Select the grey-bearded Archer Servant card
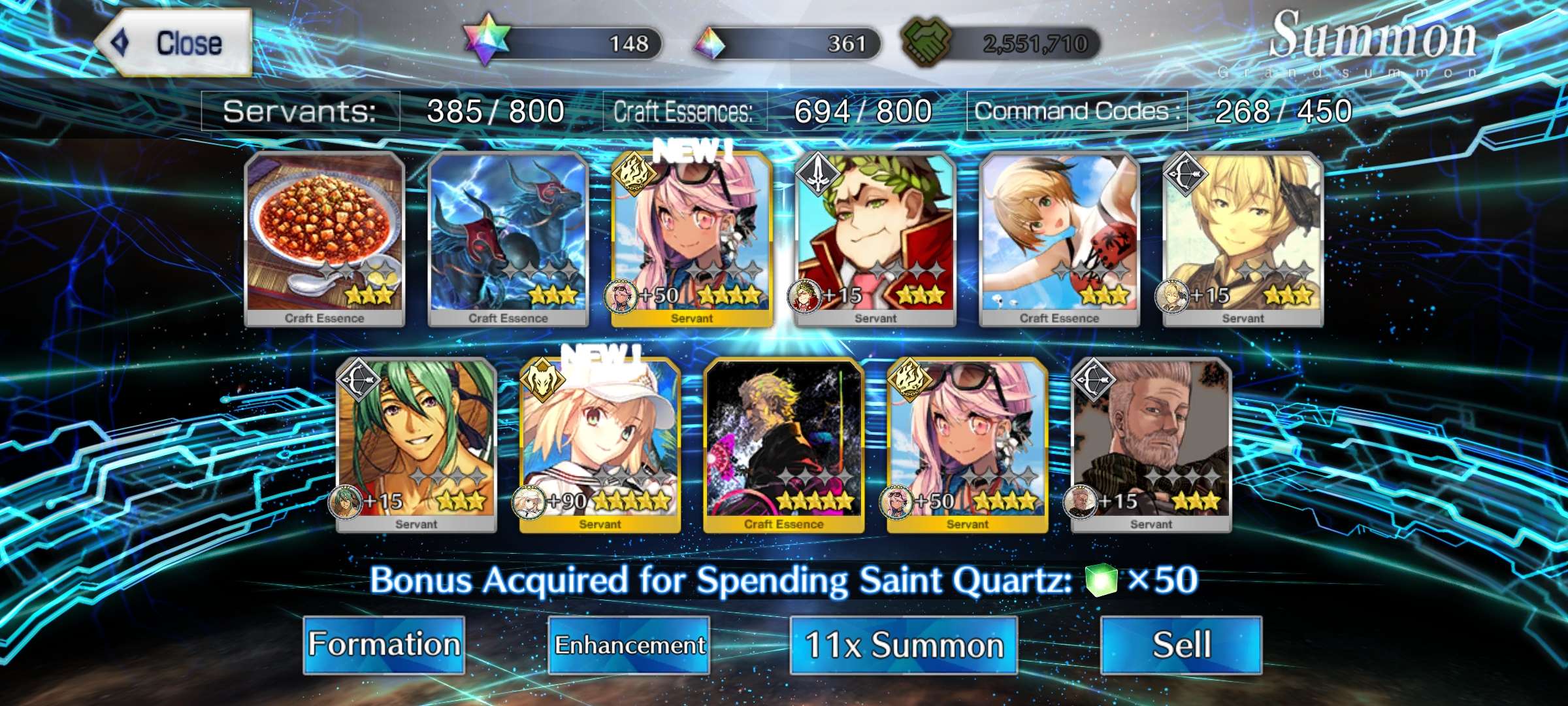This screenshot has height=706, width=1568. [x=1151, y=445]
